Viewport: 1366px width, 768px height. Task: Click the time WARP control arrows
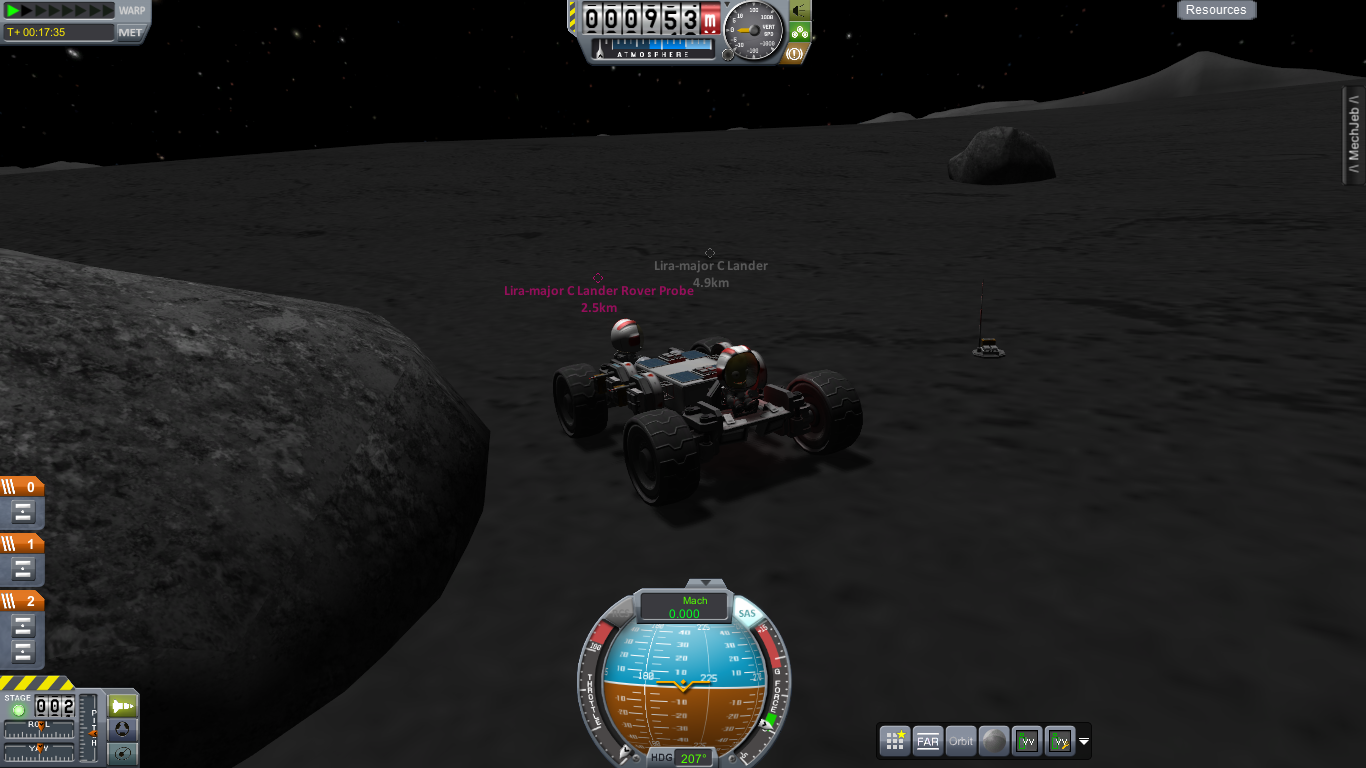(x=58, y=10)
